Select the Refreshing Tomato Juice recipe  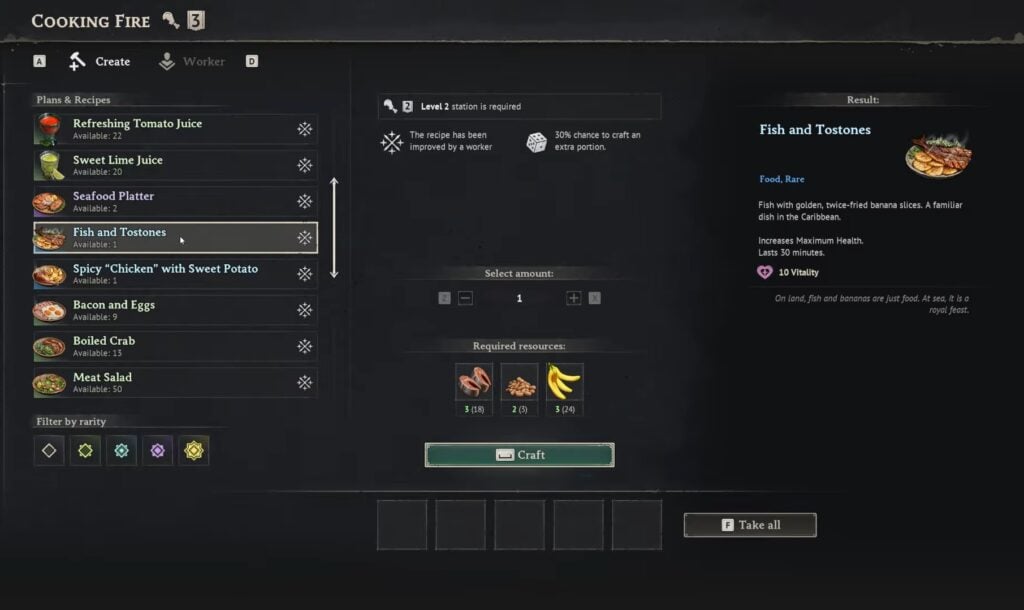pos(175,129)
